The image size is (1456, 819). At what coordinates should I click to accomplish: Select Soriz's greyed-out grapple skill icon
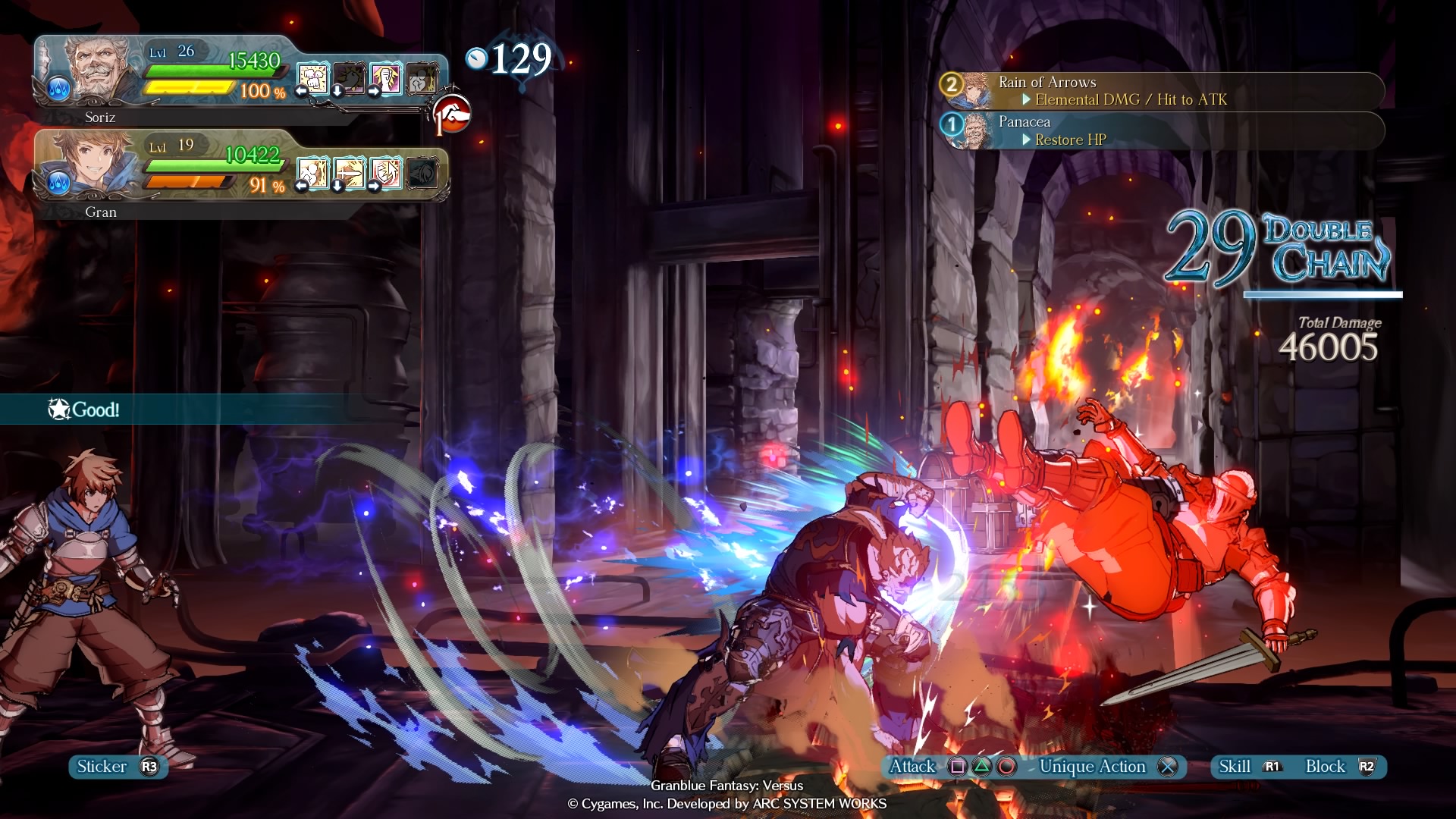422,78
